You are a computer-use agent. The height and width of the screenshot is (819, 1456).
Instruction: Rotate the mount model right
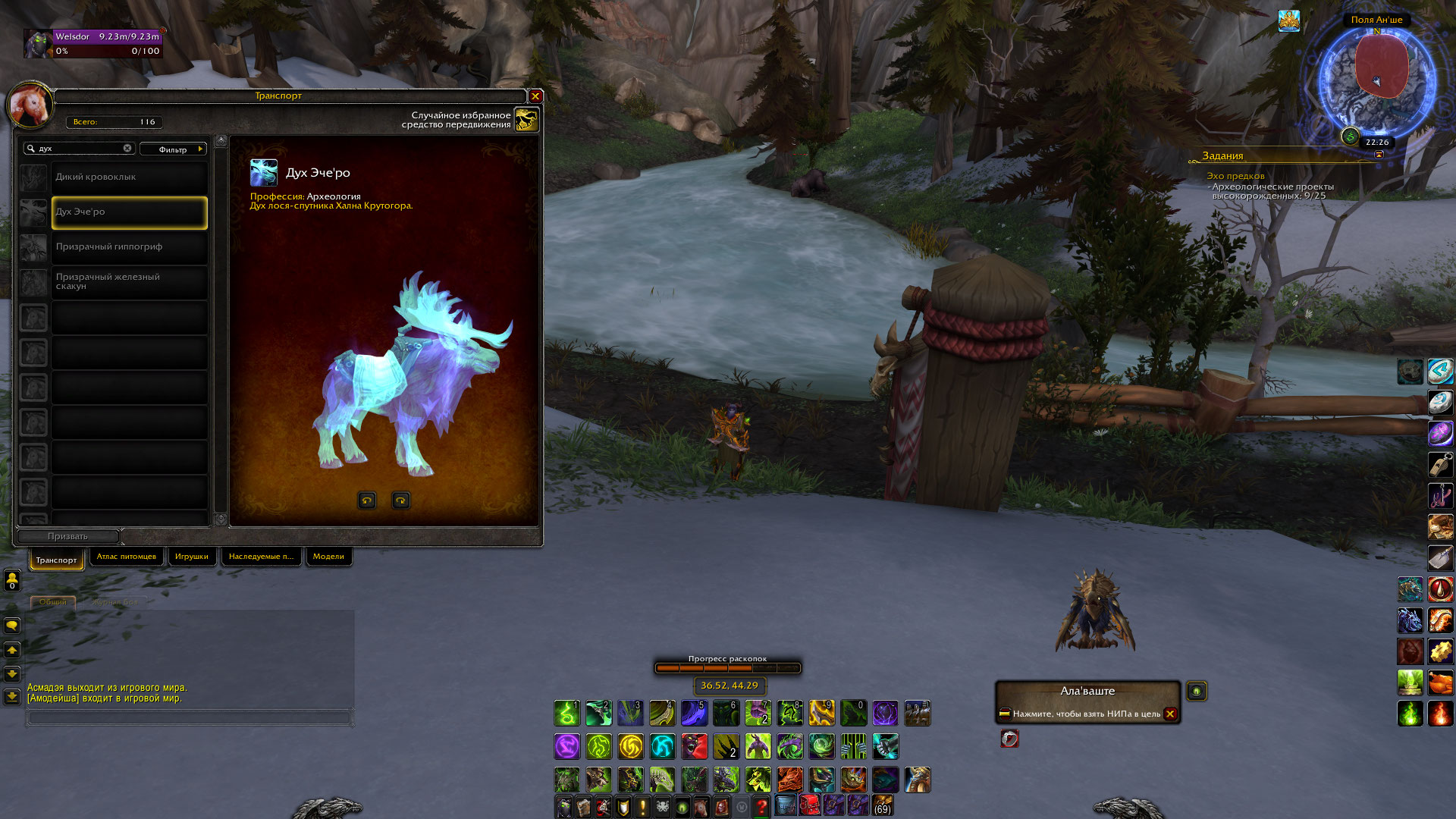tap(400, 500)
